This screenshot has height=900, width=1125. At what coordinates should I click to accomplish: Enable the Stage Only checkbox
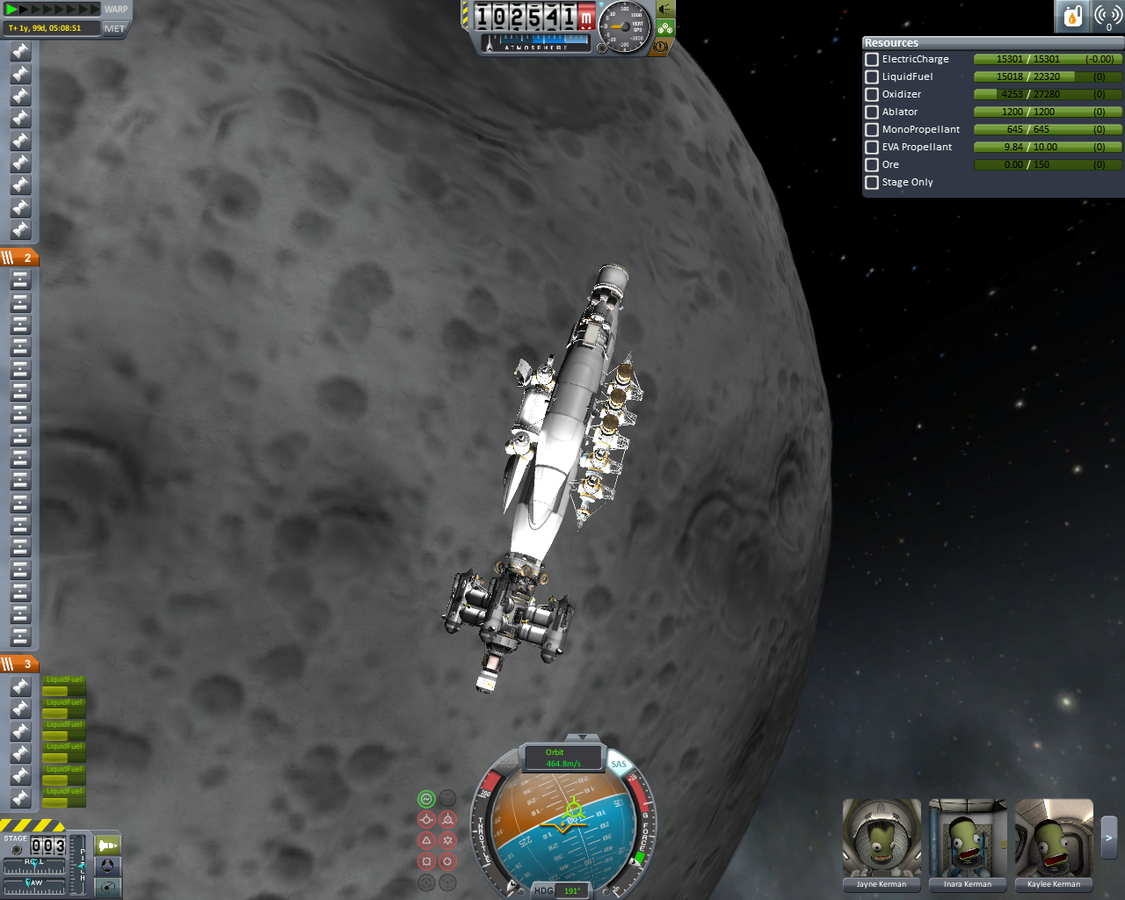tap(872, 183)
